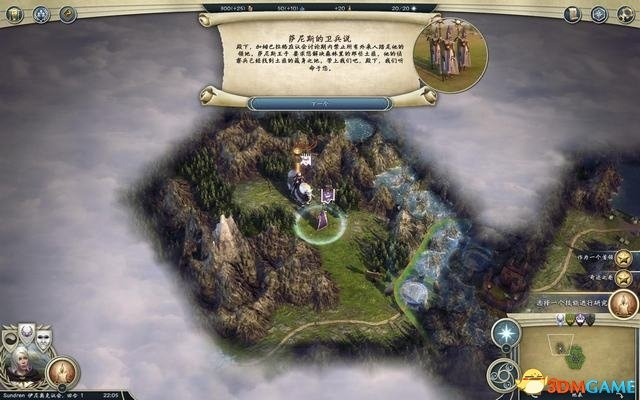Click the leftmost top-left round menu button
Viewport: 640px width, 400px height.
[x=15, y=14]
